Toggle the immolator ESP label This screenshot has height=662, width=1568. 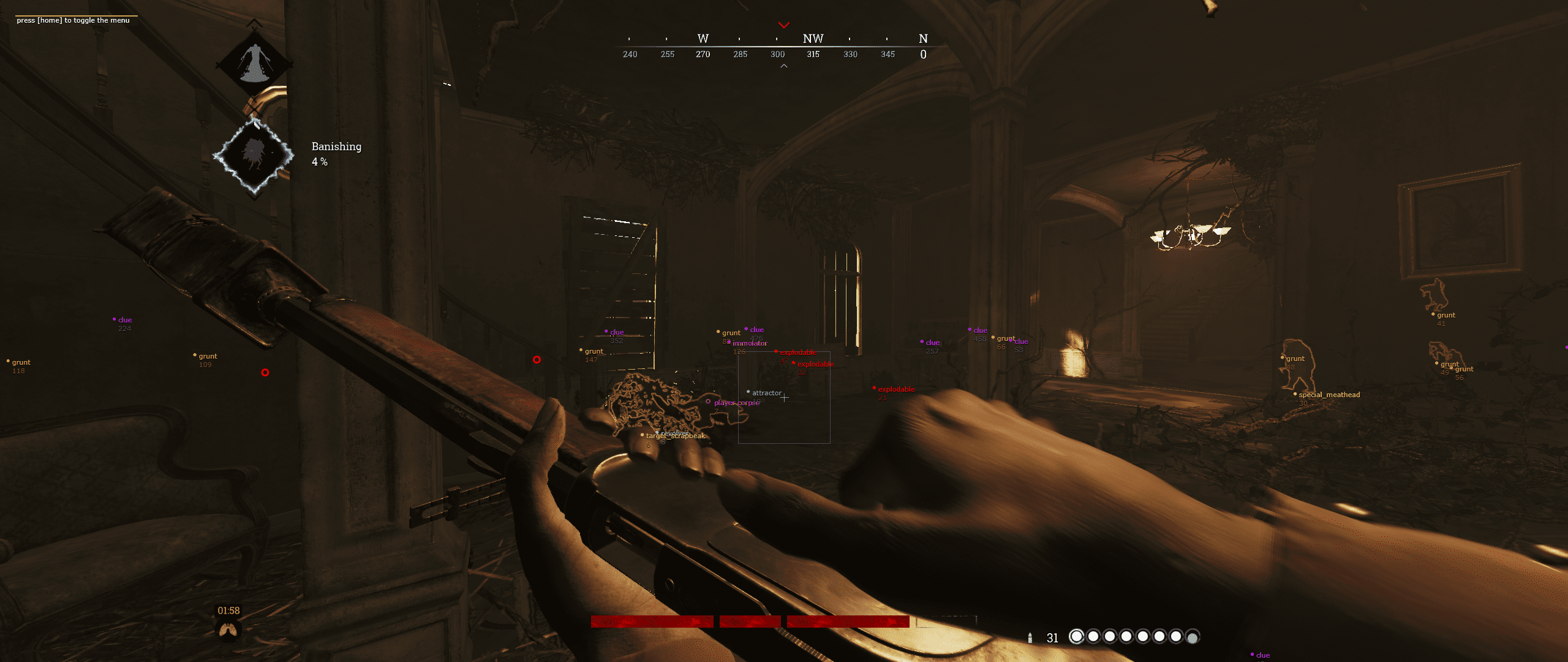click(751, 343)
